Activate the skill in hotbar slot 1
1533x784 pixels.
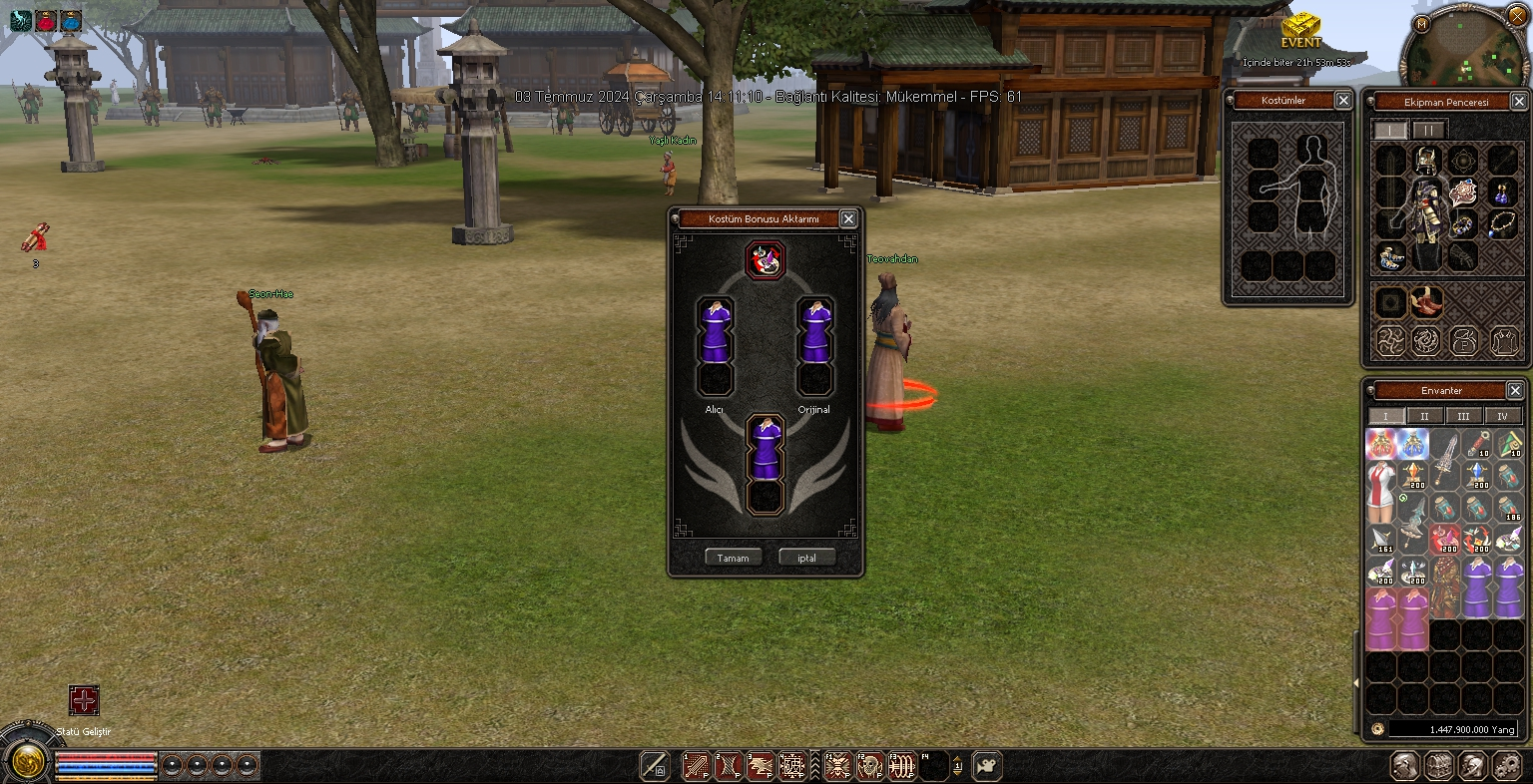(x=696, y=766)
